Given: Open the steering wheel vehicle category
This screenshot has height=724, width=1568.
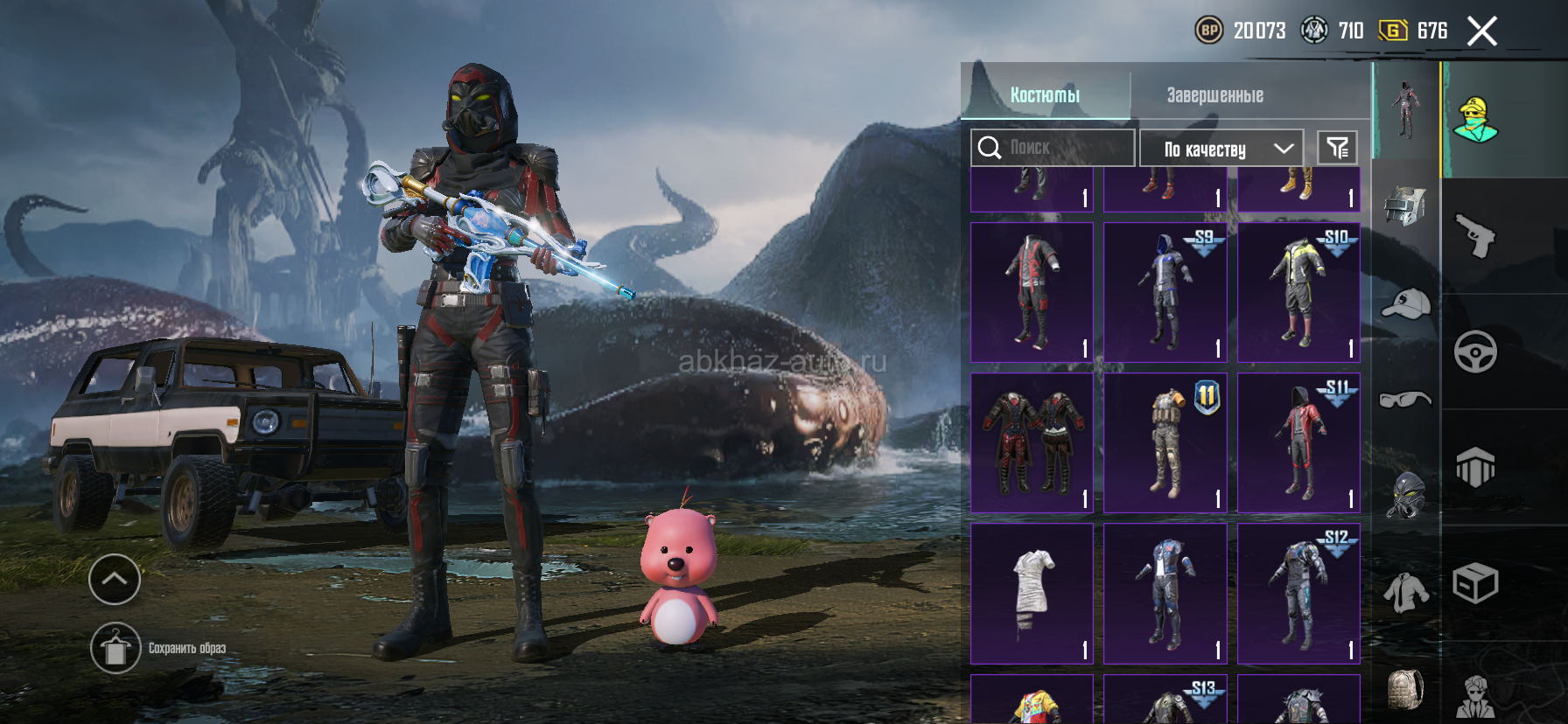Looking at the screenshot, I should [1475, 352].
